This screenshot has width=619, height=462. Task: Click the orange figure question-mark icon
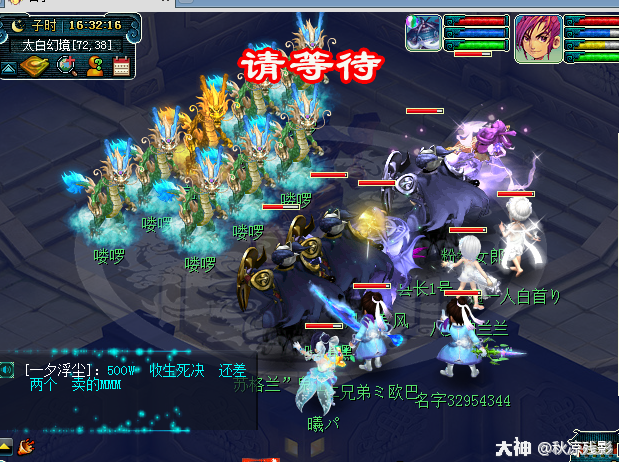point(96,66)
